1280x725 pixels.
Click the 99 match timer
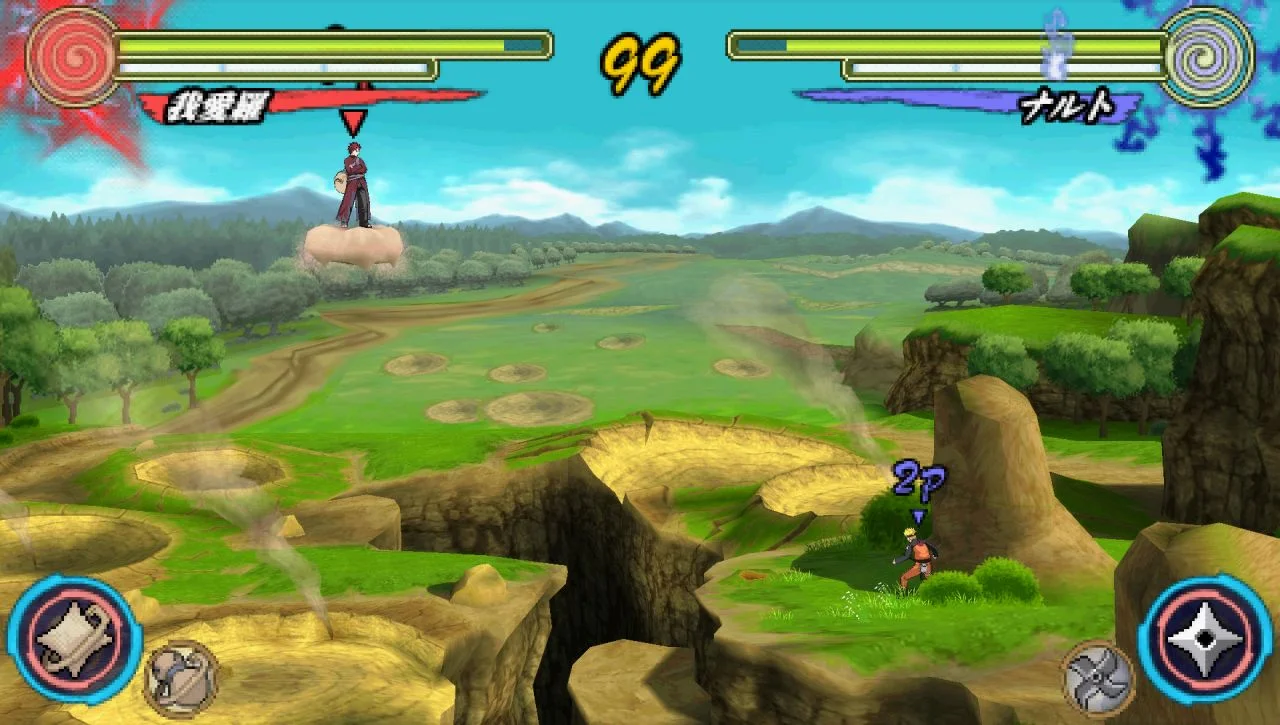(640, 62)
